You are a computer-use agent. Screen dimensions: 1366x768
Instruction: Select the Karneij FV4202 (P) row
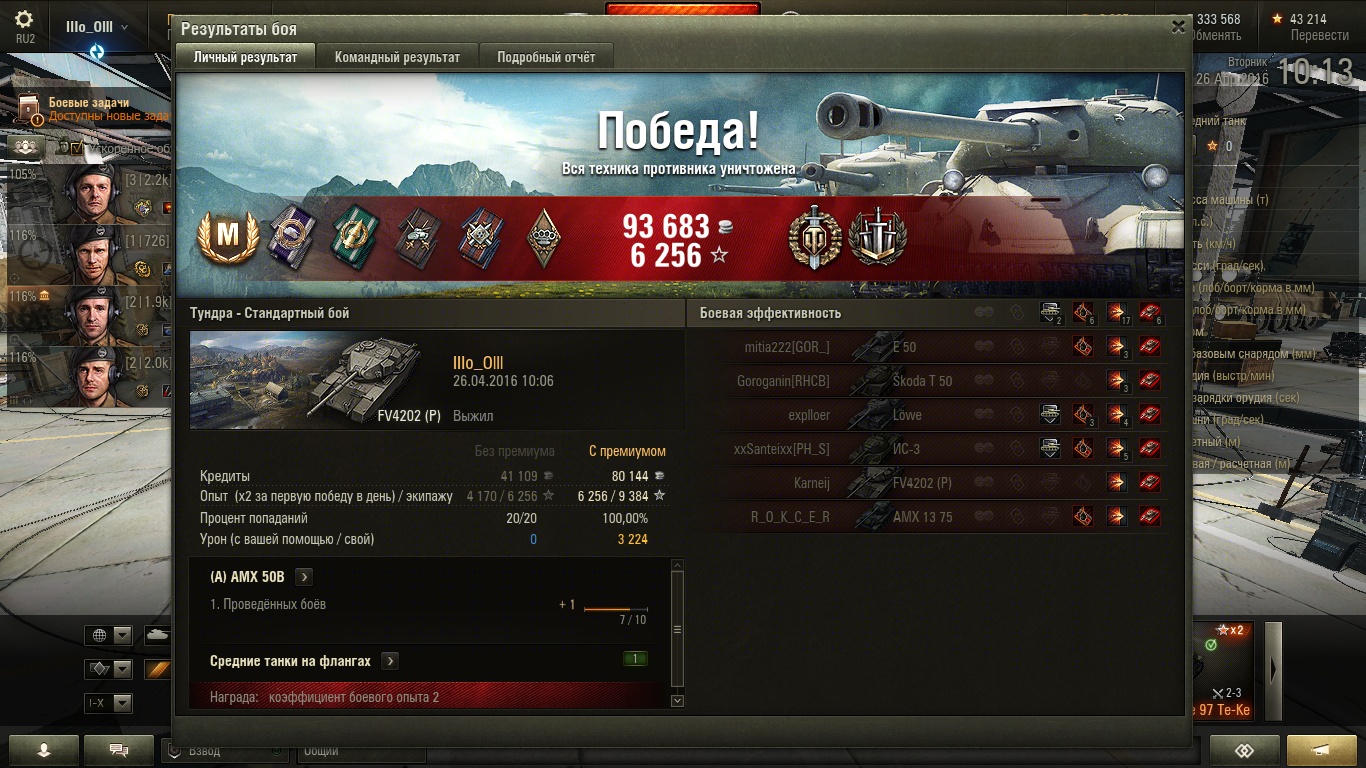pyautogui.click(x=940, y=483)
